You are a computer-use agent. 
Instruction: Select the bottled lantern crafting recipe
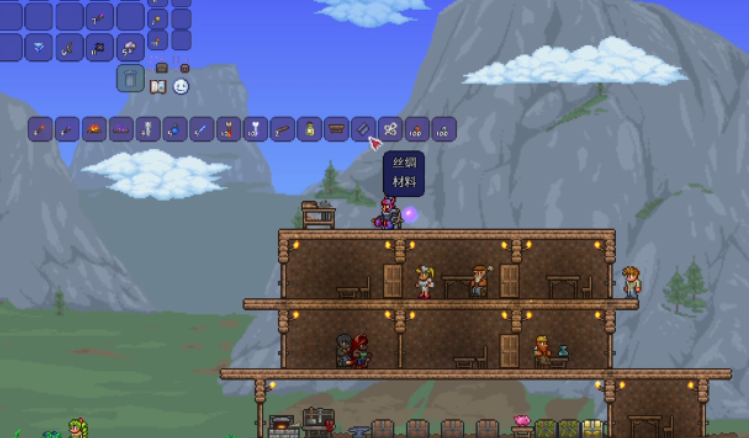(x=310, y=129)
